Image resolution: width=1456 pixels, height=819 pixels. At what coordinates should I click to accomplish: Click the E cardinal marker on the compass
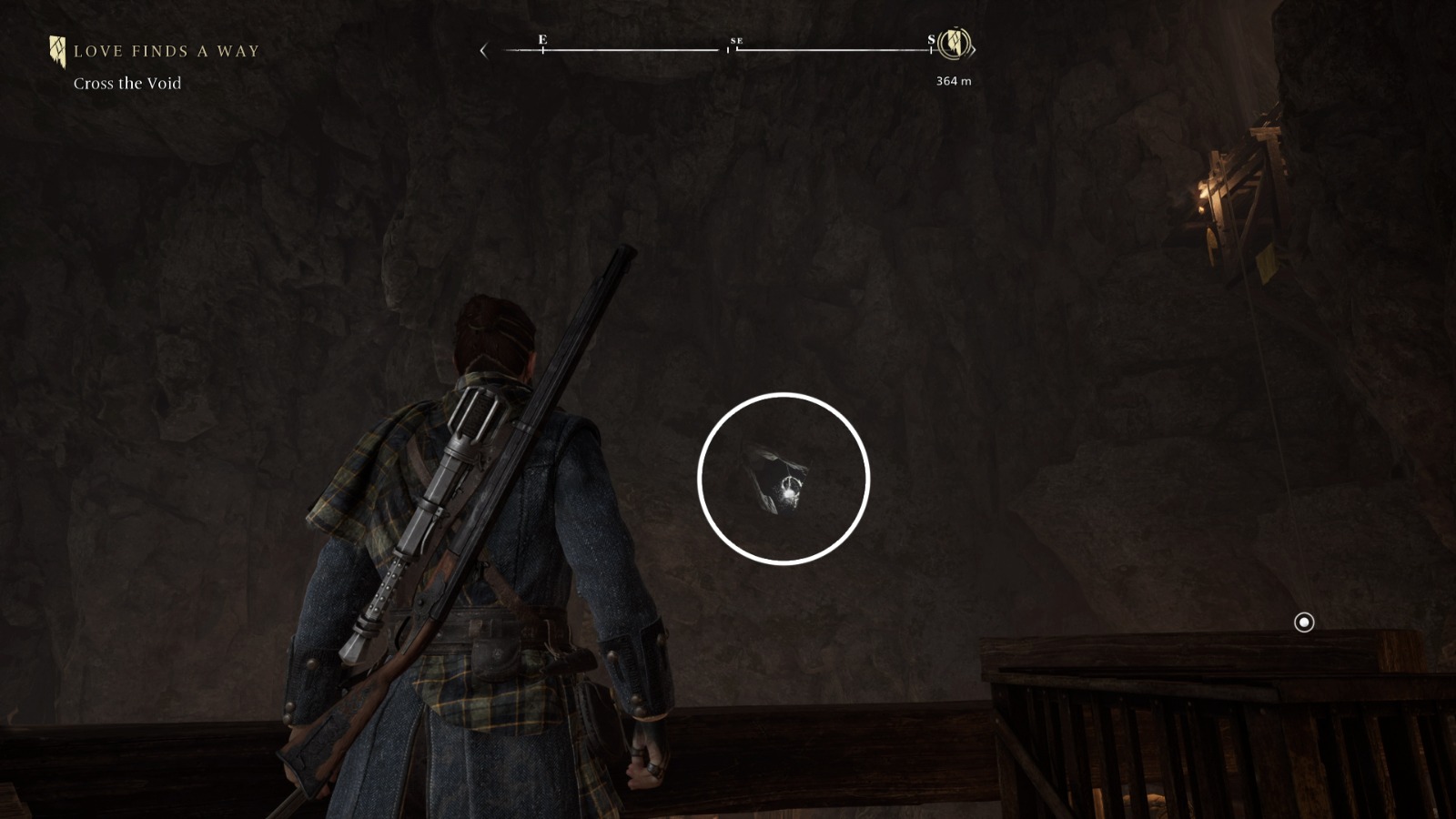[x=542, y=39]
